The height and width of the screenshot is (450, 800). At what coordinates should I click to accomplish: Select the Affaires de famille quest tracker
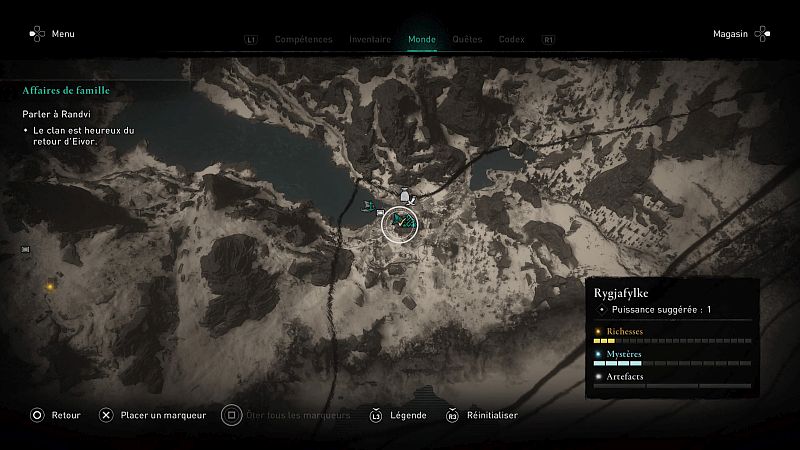66,91
